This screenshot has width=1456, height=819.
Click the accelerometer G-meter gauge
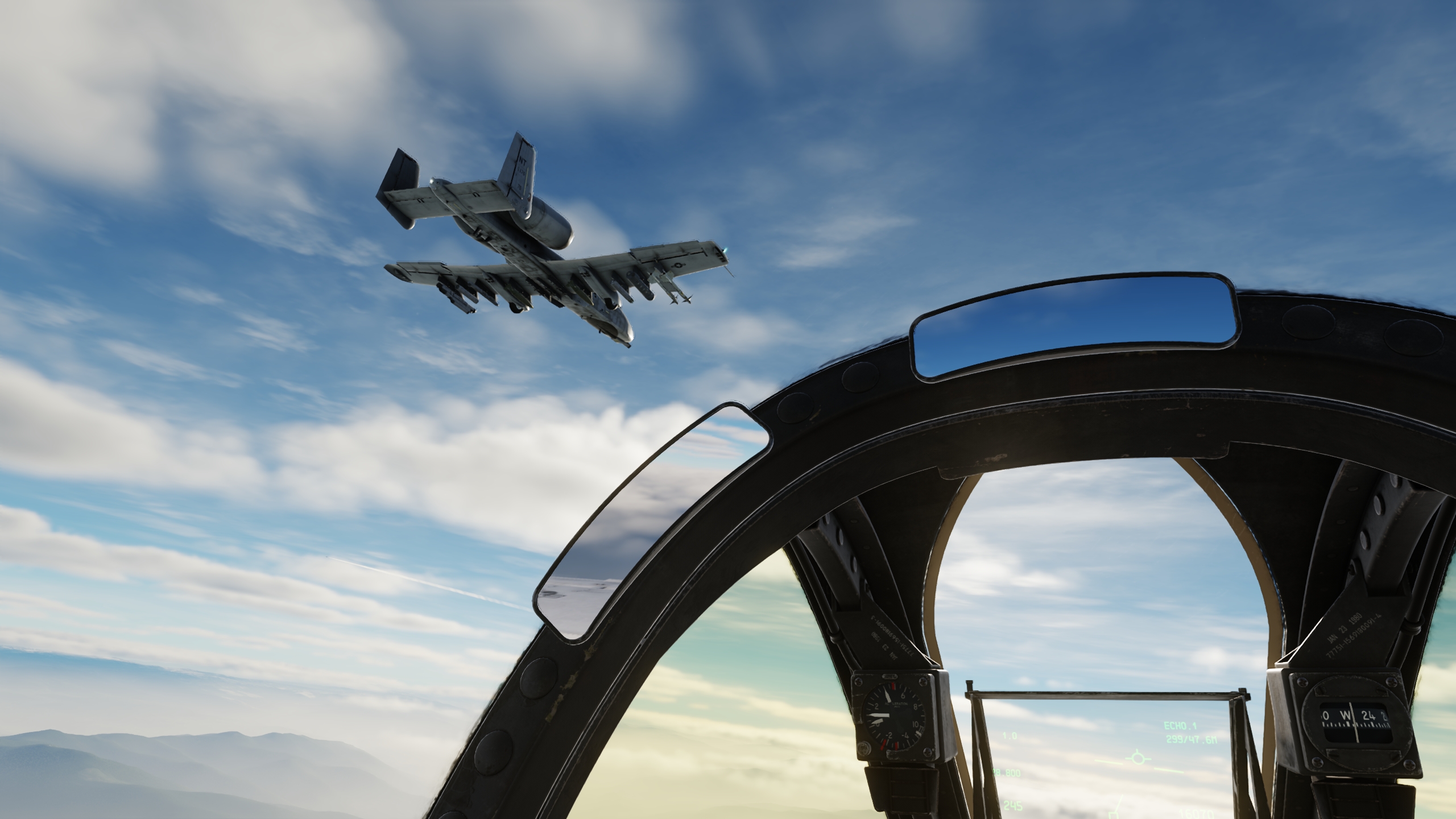coord(893,718)
